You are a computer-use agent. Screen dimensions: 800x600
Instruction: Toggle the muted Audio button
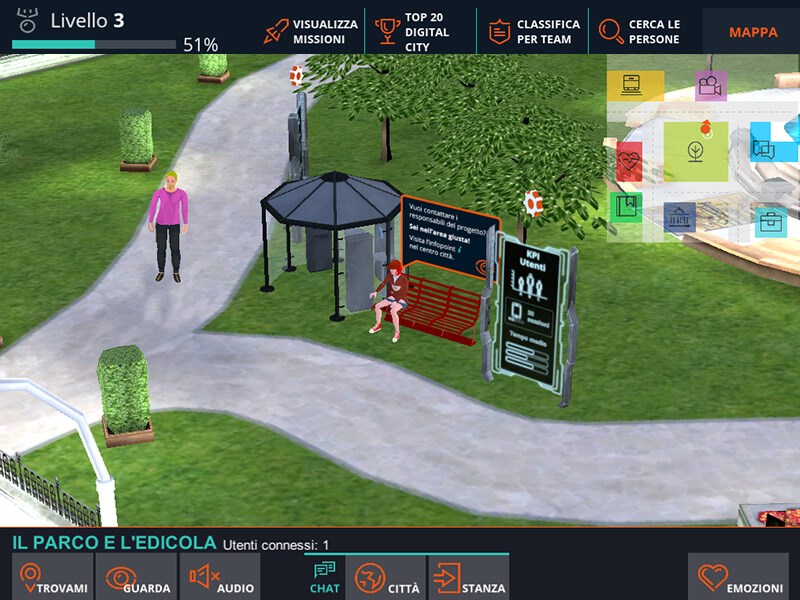tap(221, 578)
